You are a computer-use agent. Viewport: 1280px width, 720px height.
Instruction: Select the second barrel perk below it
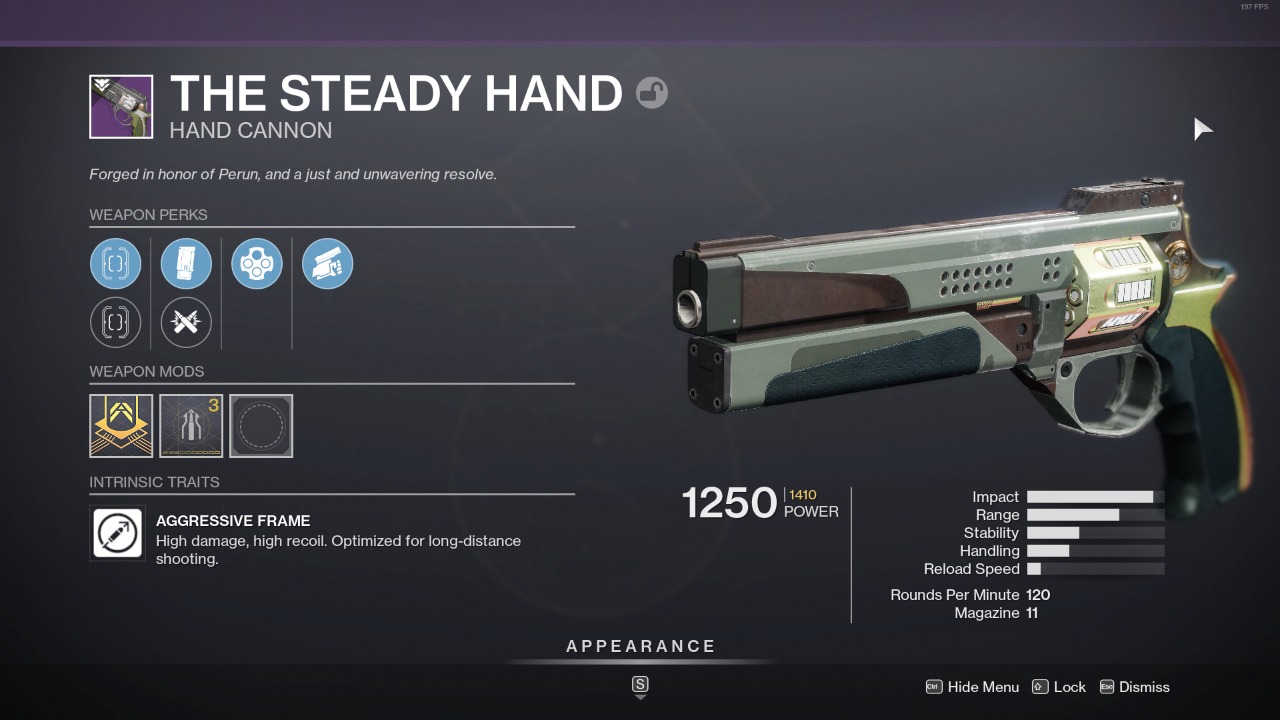[x=116, y=322]
